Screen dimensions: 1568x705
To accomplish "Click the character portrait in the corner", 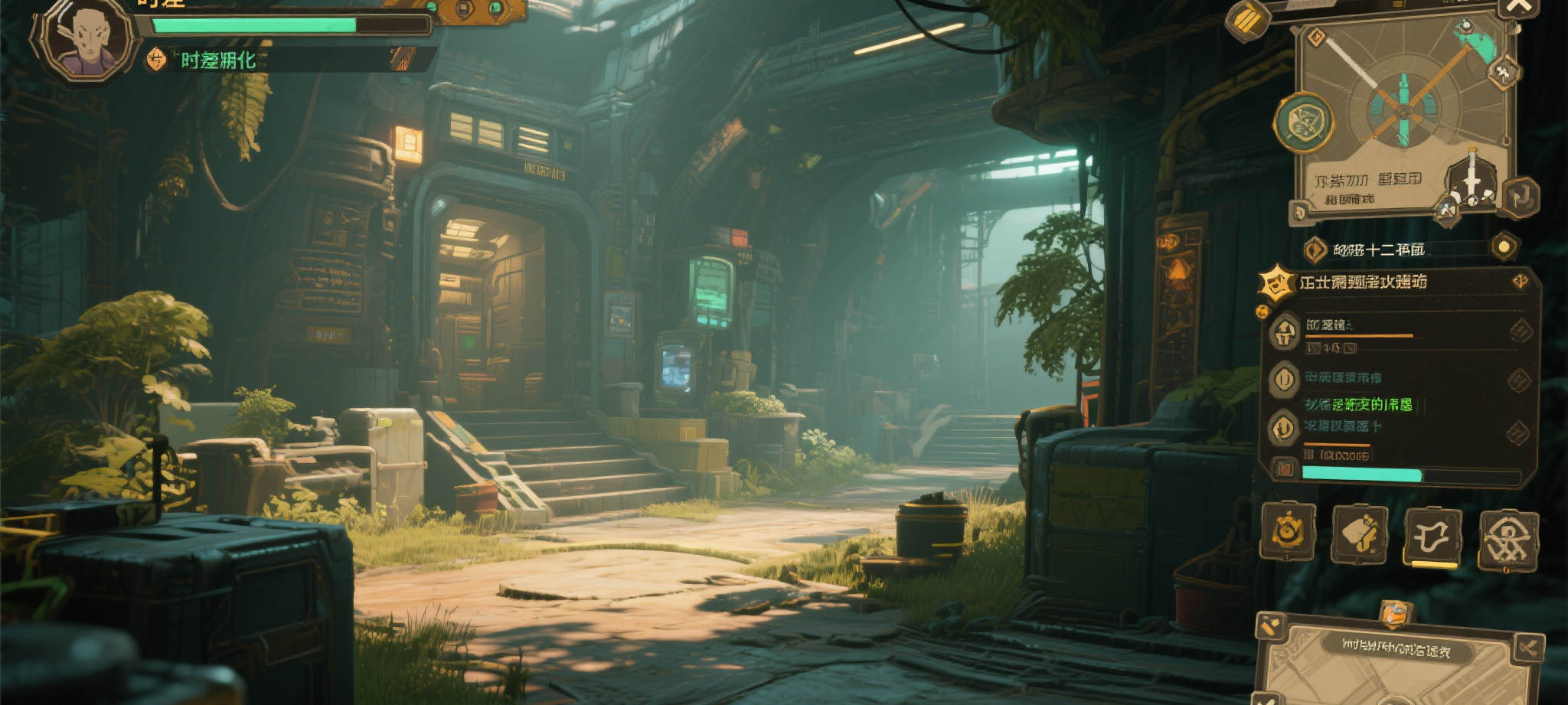I will 84,40.
